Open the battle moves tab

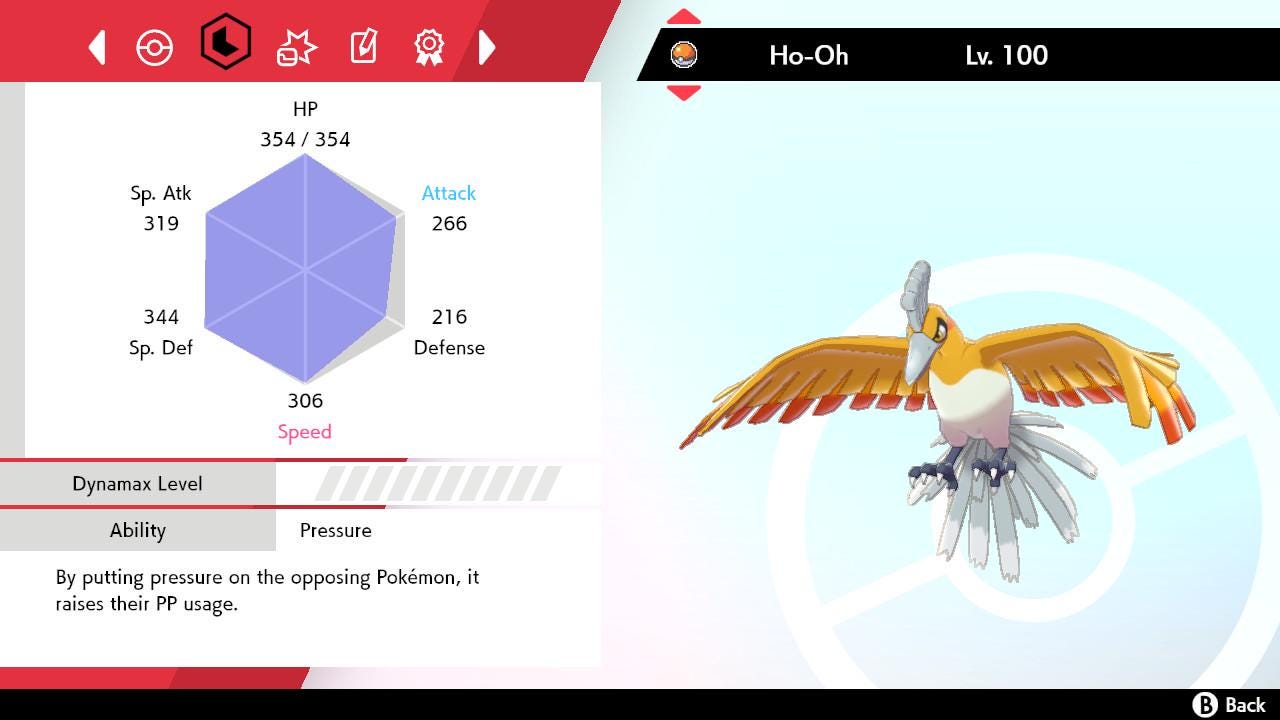coord(296,47)
